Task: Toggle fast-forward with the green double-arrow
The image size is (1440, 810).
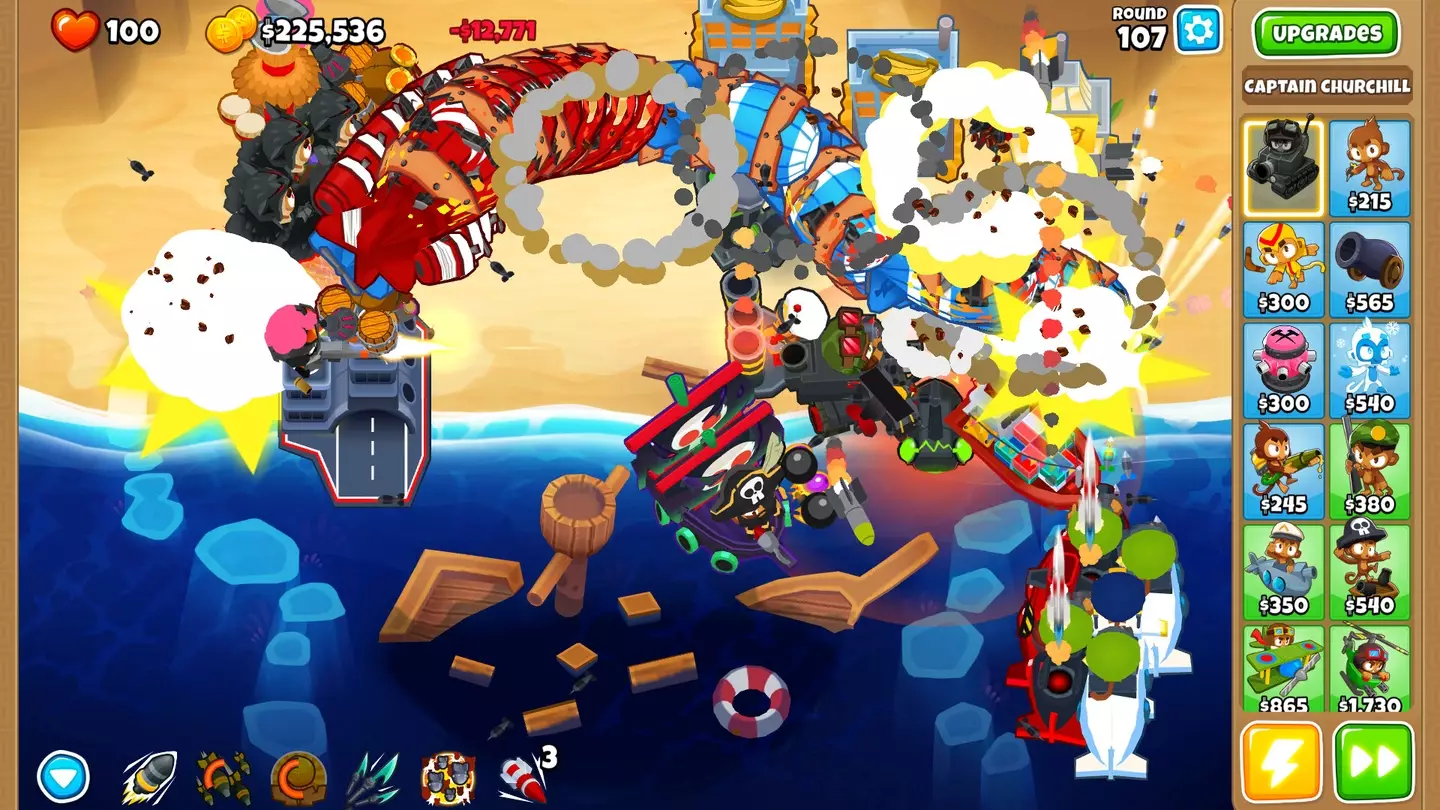Action: 1374,765
